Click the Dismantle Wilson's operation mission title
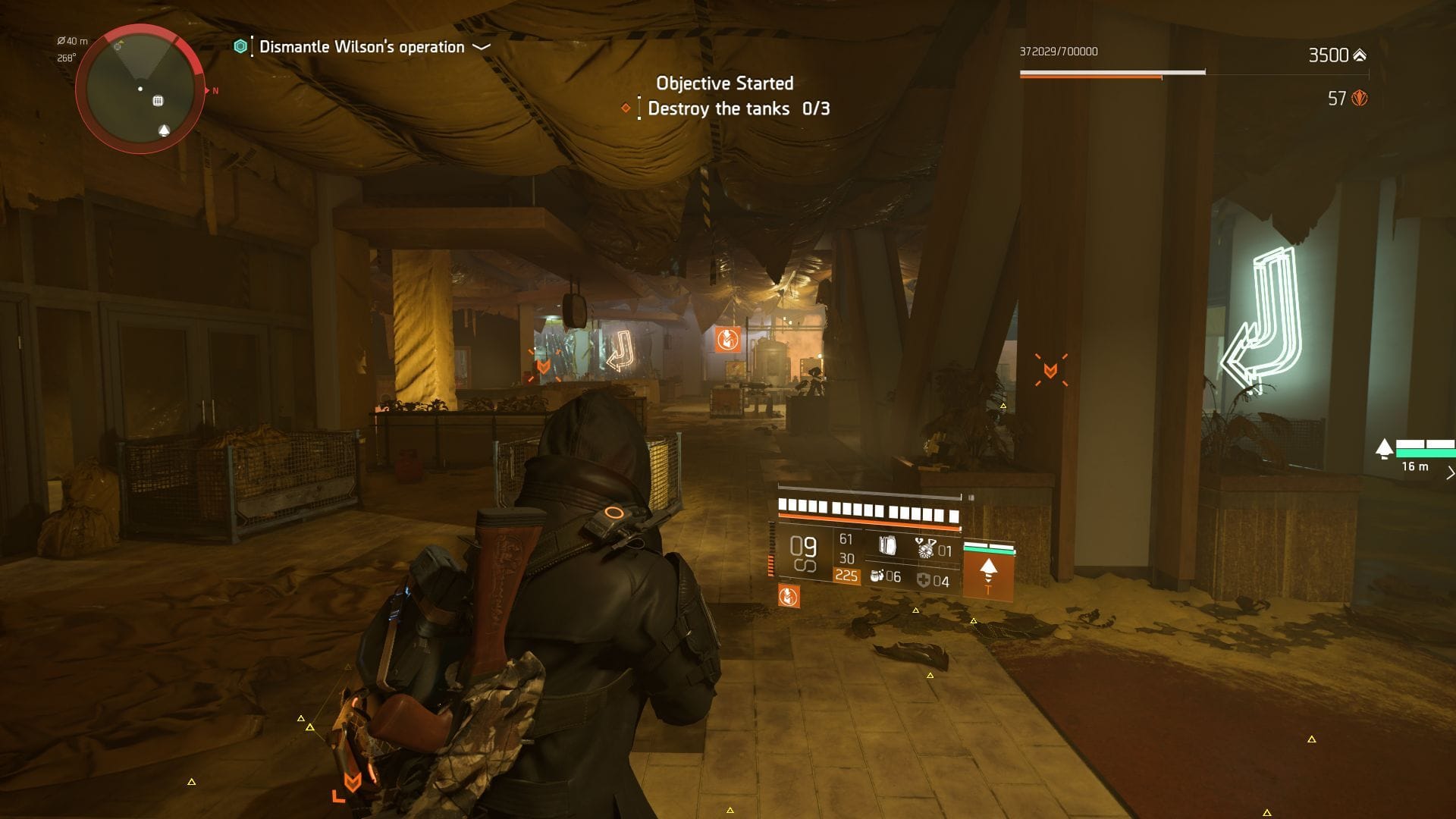The width and height of the screenshot is (1456, 819). click(x=360, y=46)
